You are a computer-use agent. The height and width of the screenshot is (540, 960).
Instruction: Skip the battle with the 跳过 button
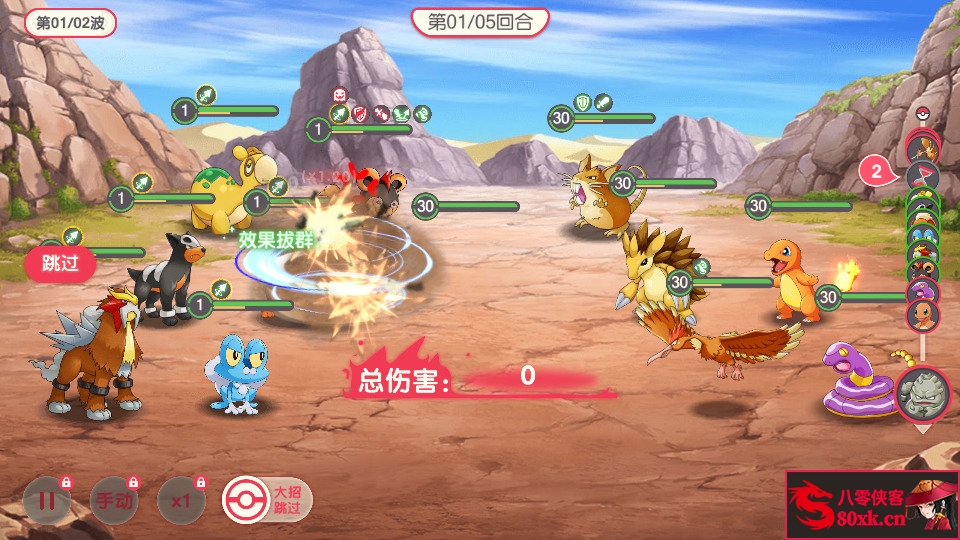click(60, 265)
